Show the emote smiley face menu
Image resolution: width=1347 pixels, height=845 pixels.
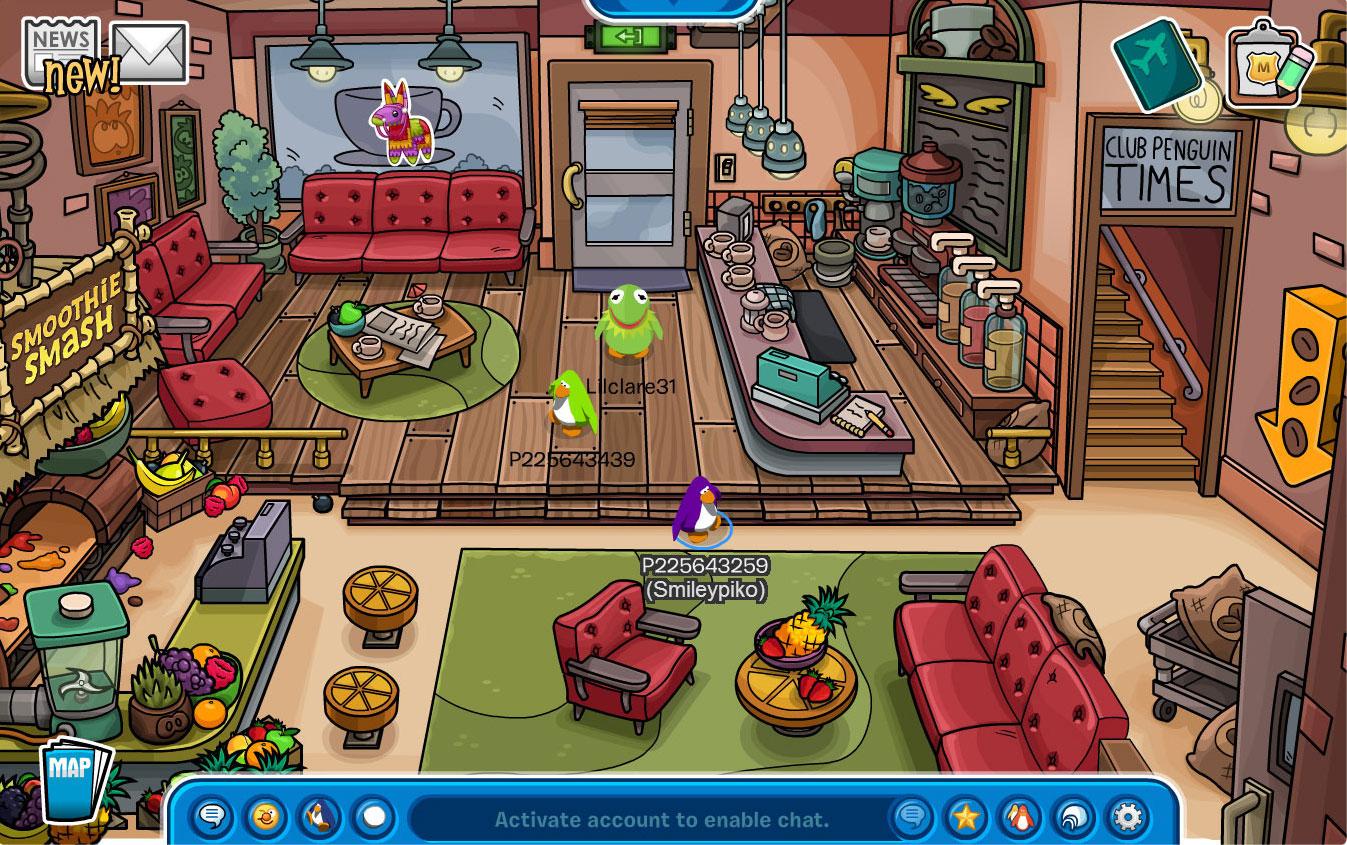coord(266,817)
